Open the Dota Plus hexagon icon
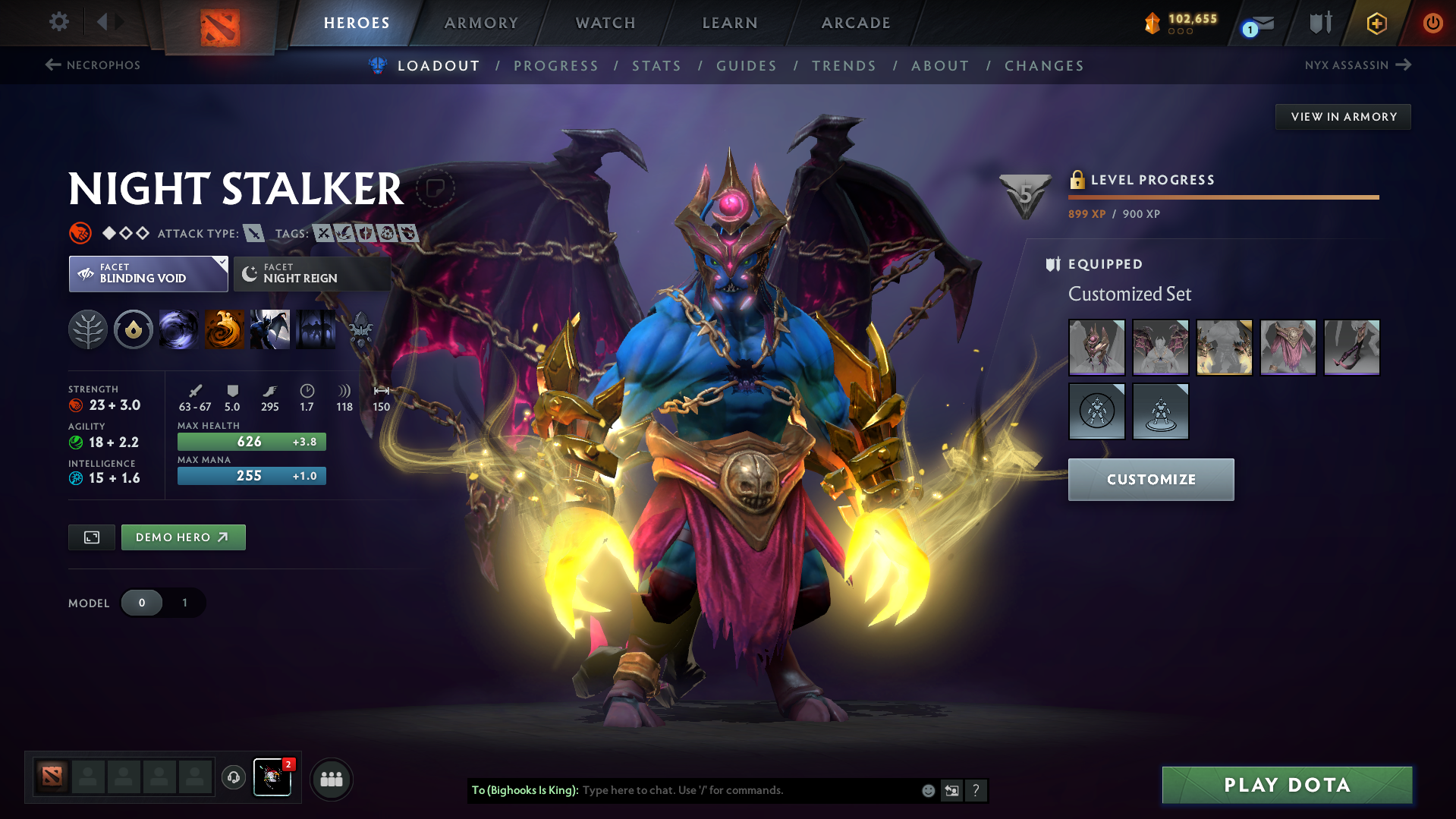 click(1376, 23)
